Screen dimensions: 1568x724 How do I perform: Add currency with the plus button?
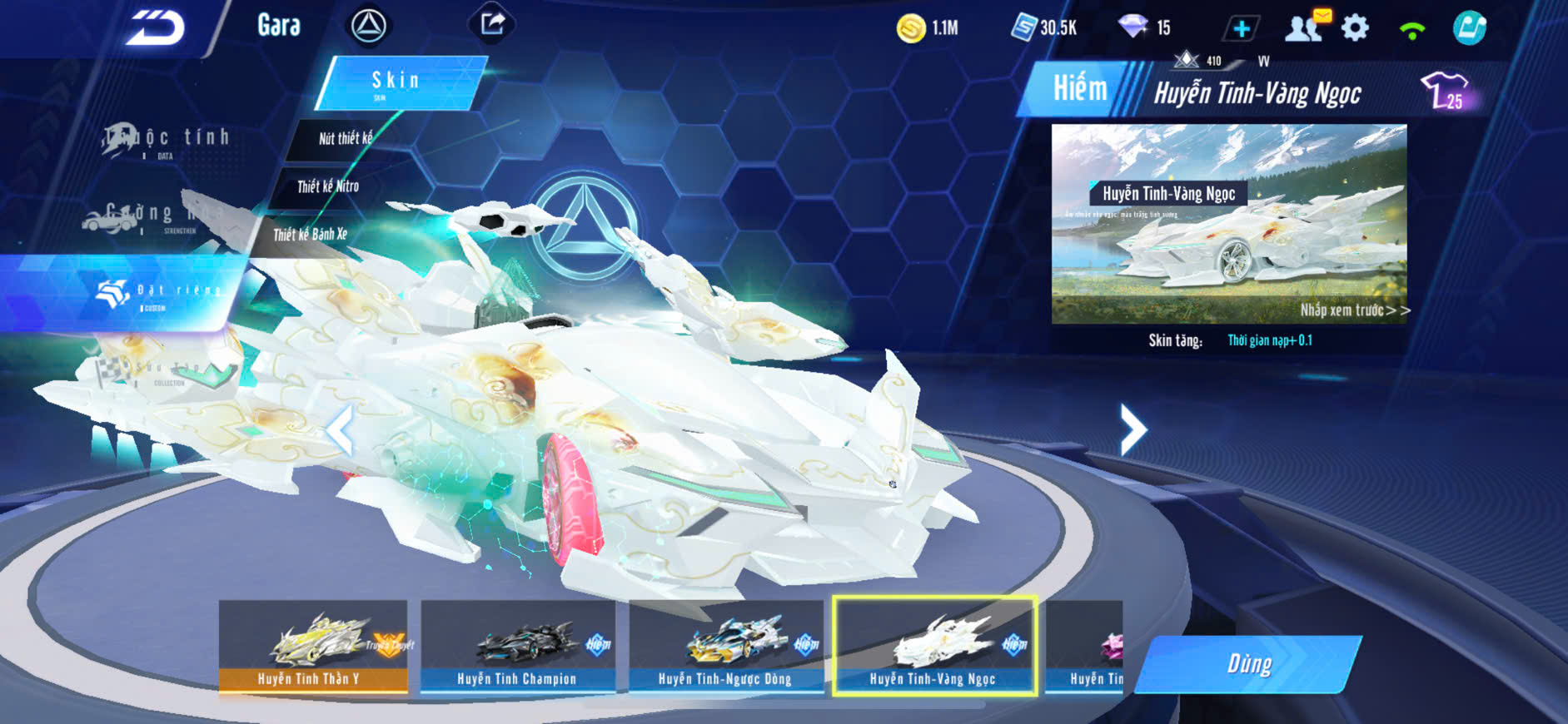(x=1241, y=29)
